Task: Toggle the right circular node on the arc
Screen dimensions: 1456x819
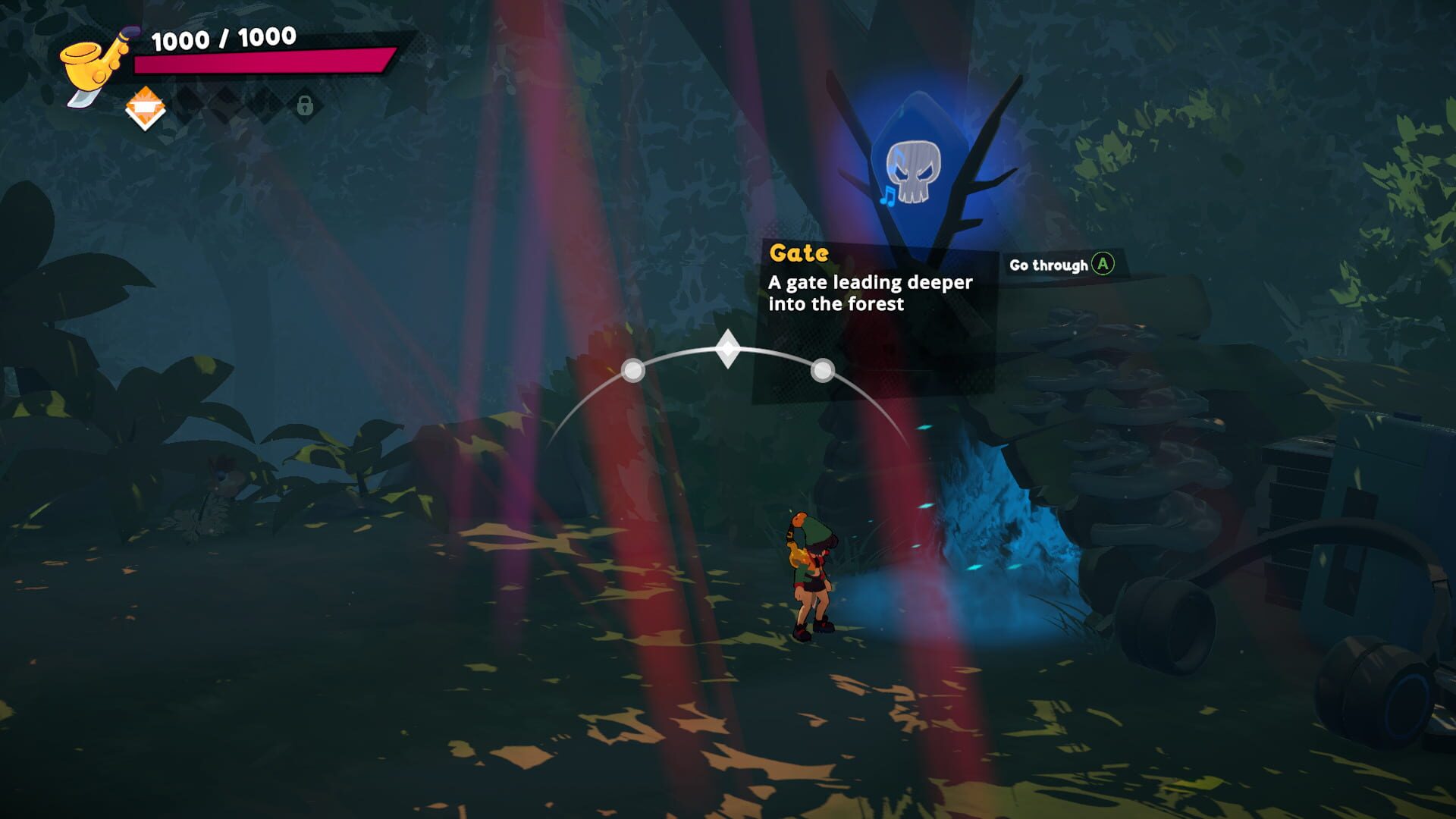Action: (821, 371)
